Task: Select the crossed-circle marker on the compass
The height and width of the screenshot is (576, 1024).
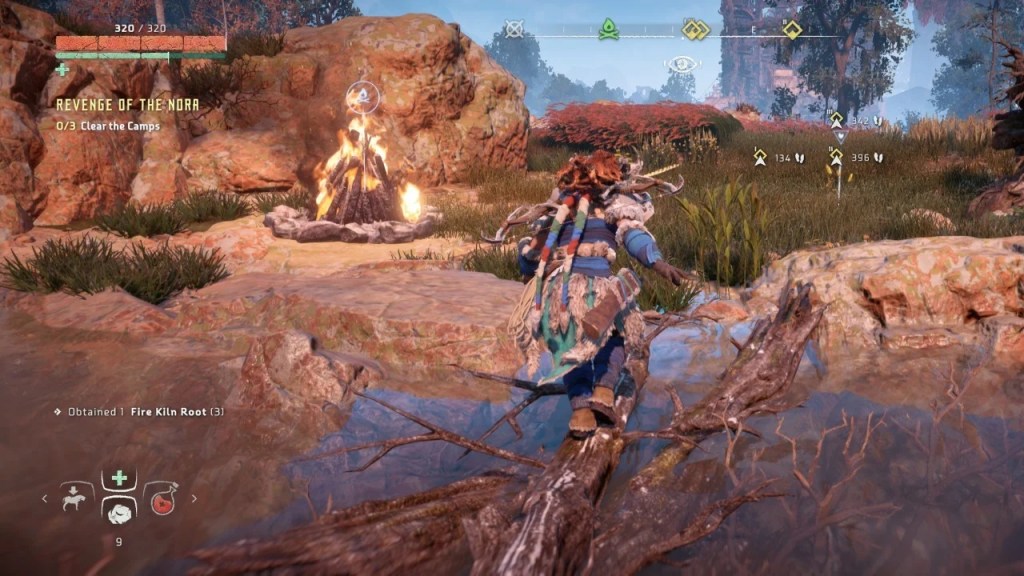Action: (514, 29)
